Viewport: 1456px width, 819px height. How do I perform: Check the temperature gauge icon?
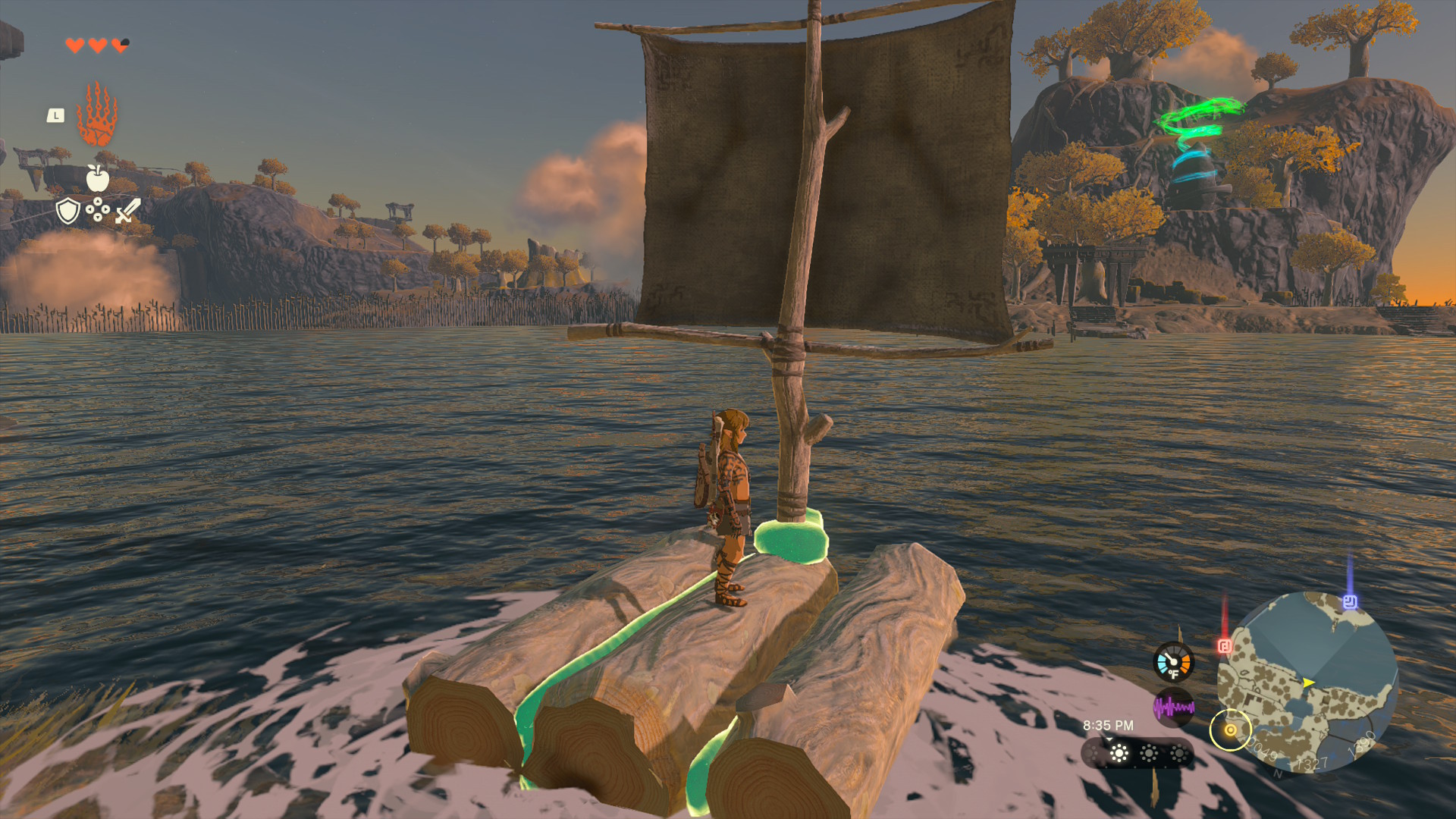click(1173, 662)
